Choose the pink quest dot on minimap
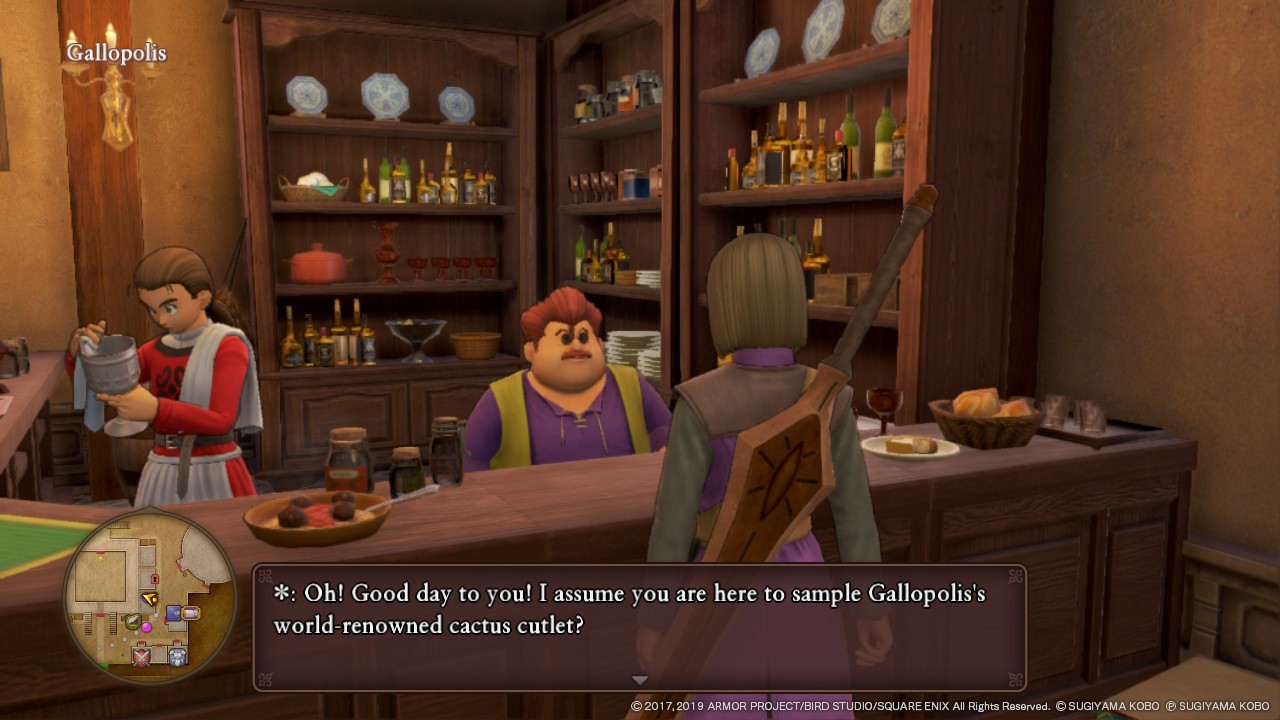 (147, 627)
